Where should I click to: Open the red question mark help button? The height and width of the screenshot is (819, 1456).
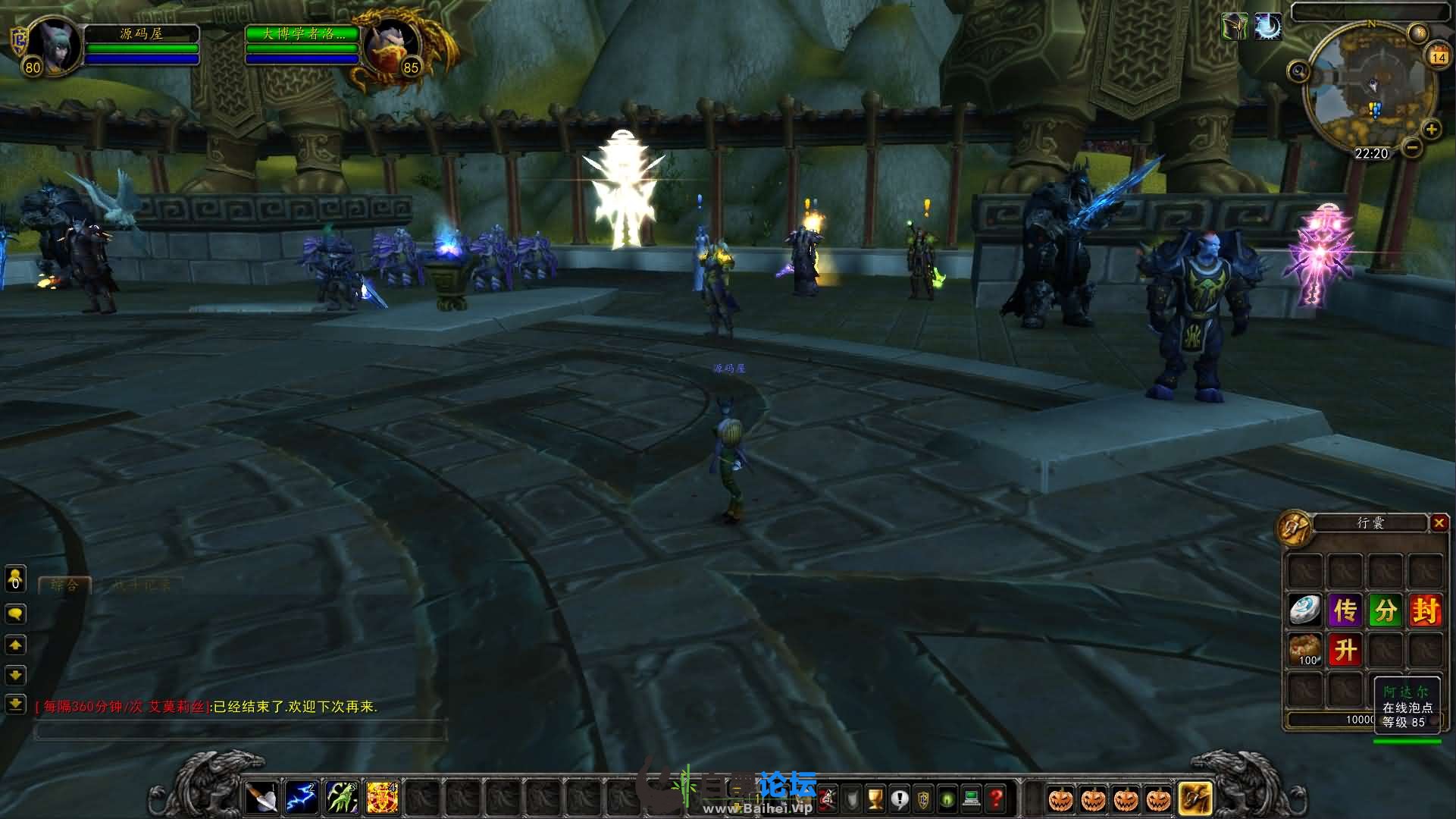point(996,799)
